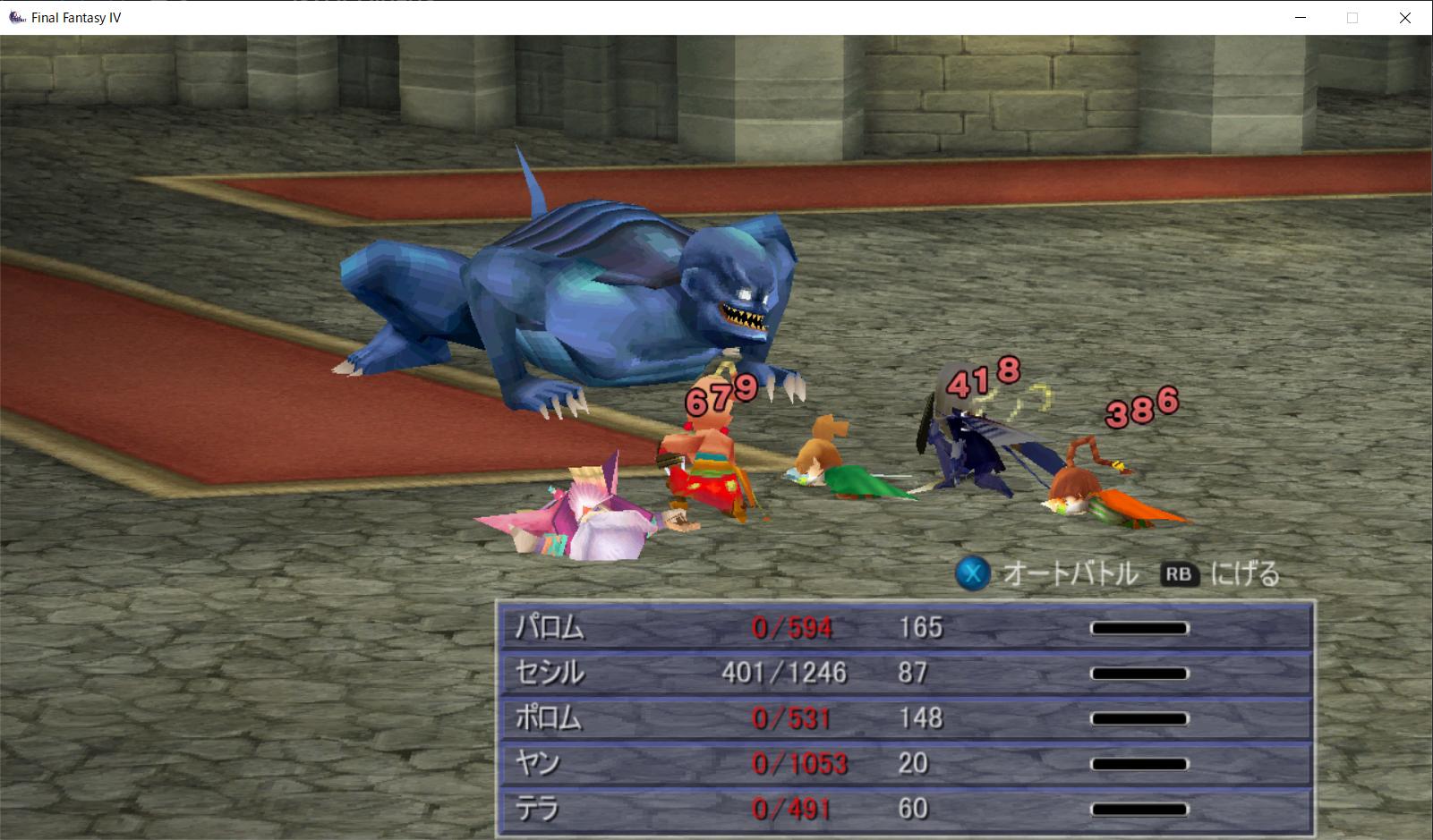Activate オートバトル auto battle
The image size is (1433, 840).
tap(1047, 573)
